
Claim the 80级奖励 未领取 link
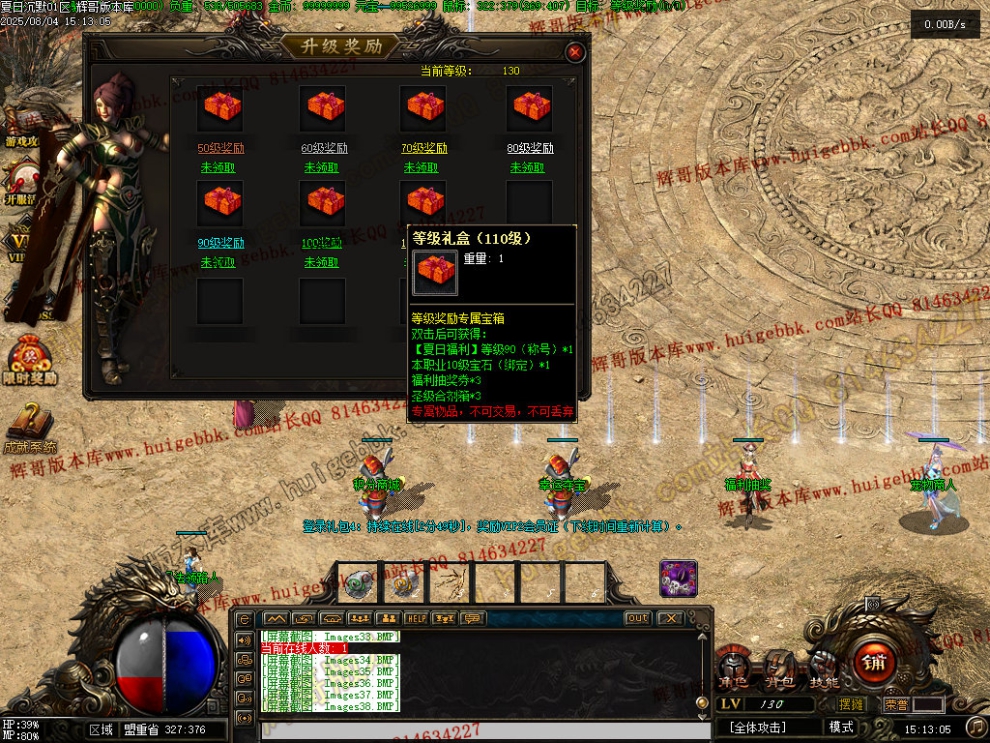527,167
